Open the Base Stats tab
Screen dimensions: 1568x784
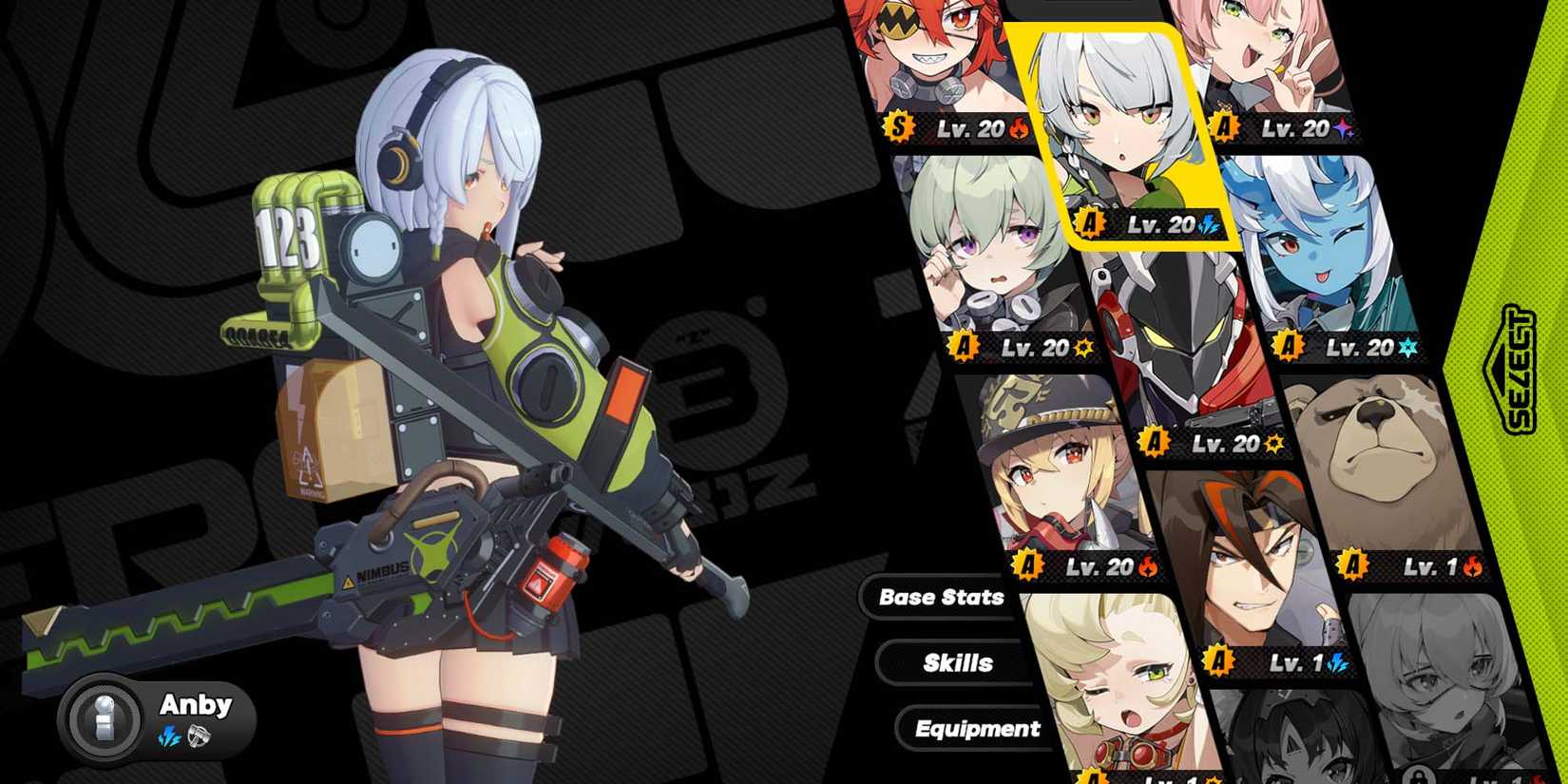(941, 597)
